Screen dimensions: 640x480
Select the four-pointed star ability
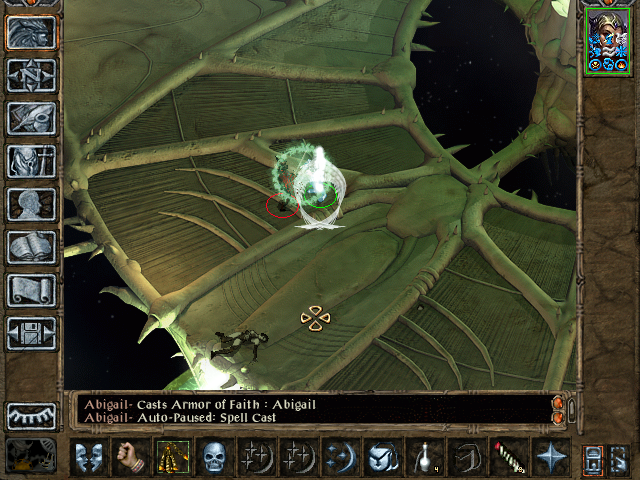coord(551,457)
